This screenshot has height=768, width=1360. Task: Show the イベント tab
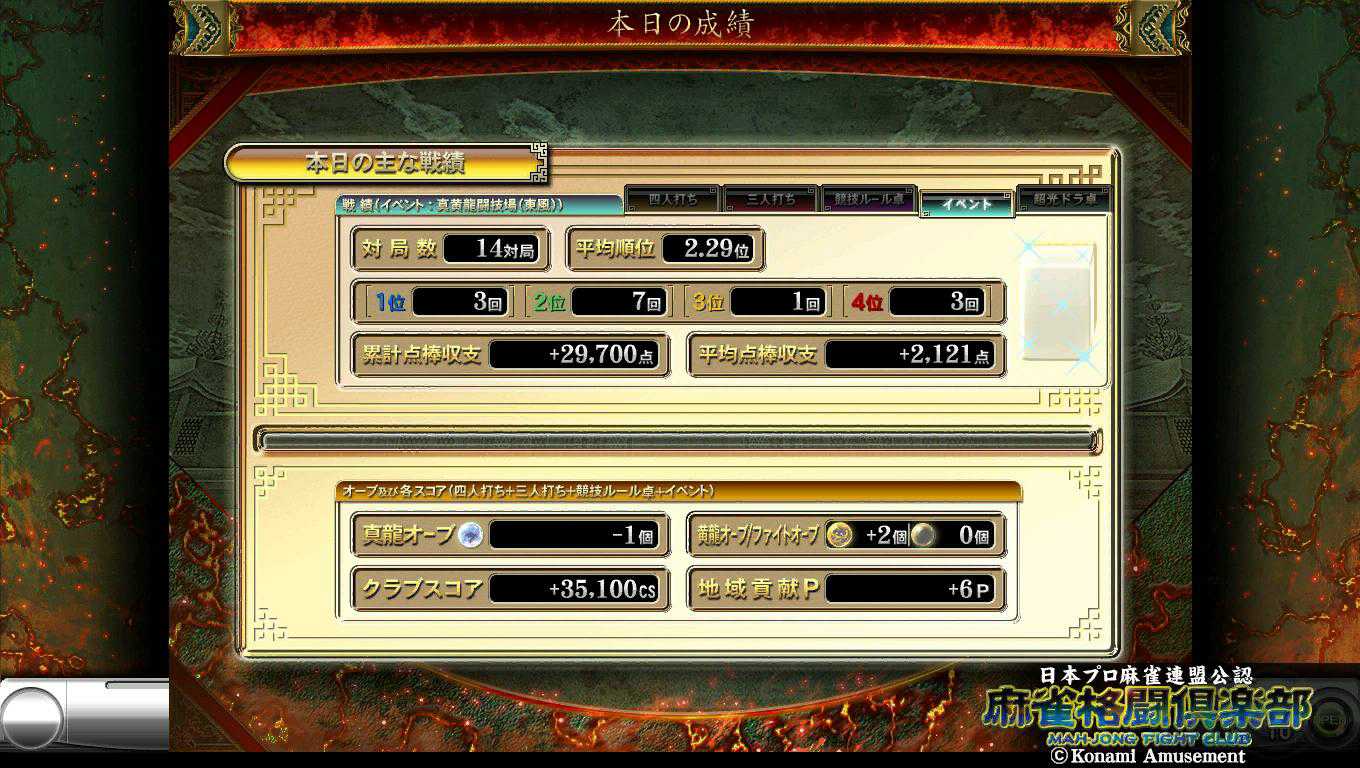[x=967, y=203]
